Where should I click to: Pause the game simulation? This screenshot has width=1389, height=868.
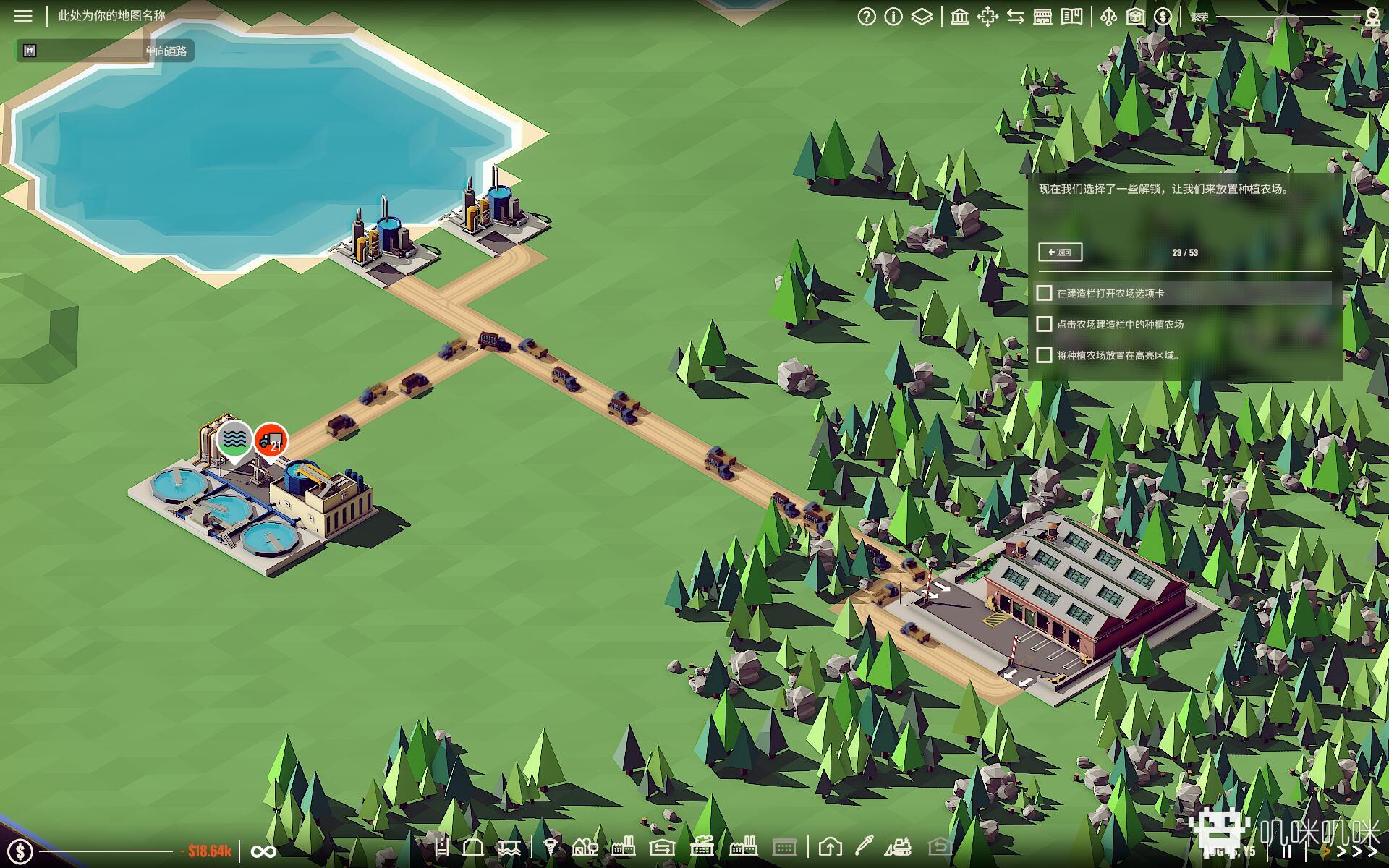(x=1287, y=852)
